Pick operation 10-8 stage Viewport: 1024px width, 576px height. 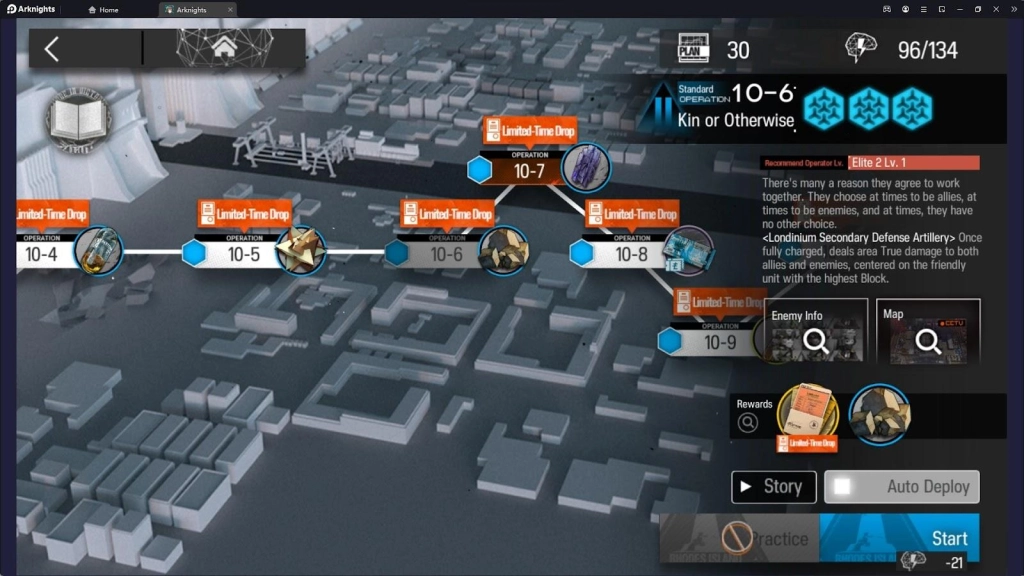tap(631, 253)
